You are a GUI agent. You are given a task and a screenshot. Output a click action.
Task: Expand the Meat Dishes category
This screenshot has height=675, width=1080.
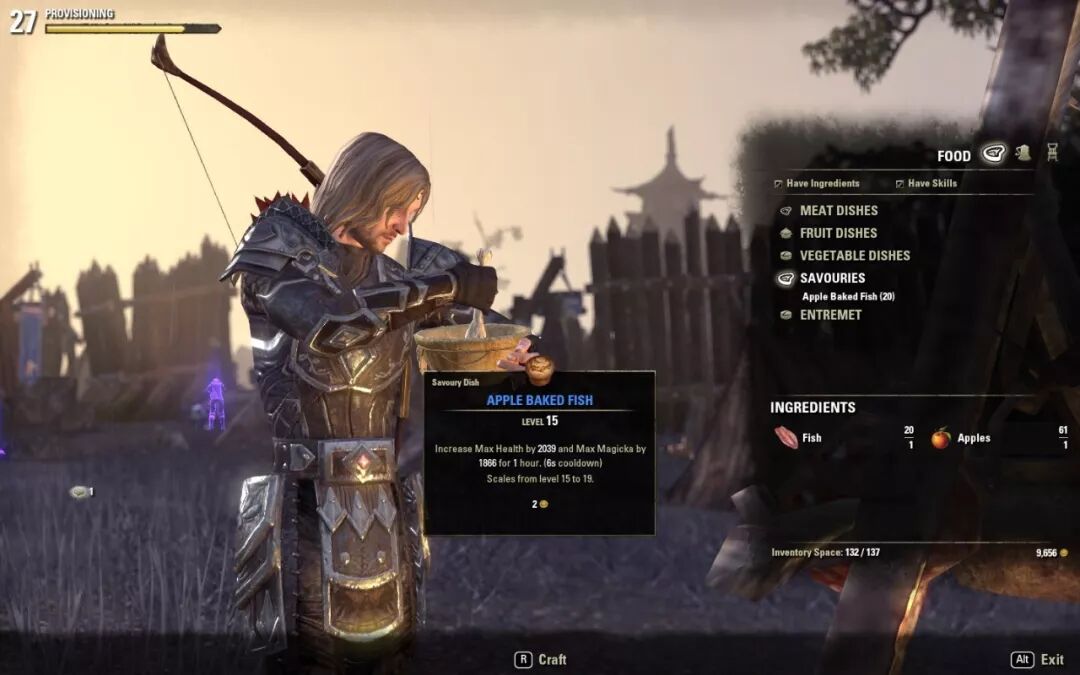838,211
